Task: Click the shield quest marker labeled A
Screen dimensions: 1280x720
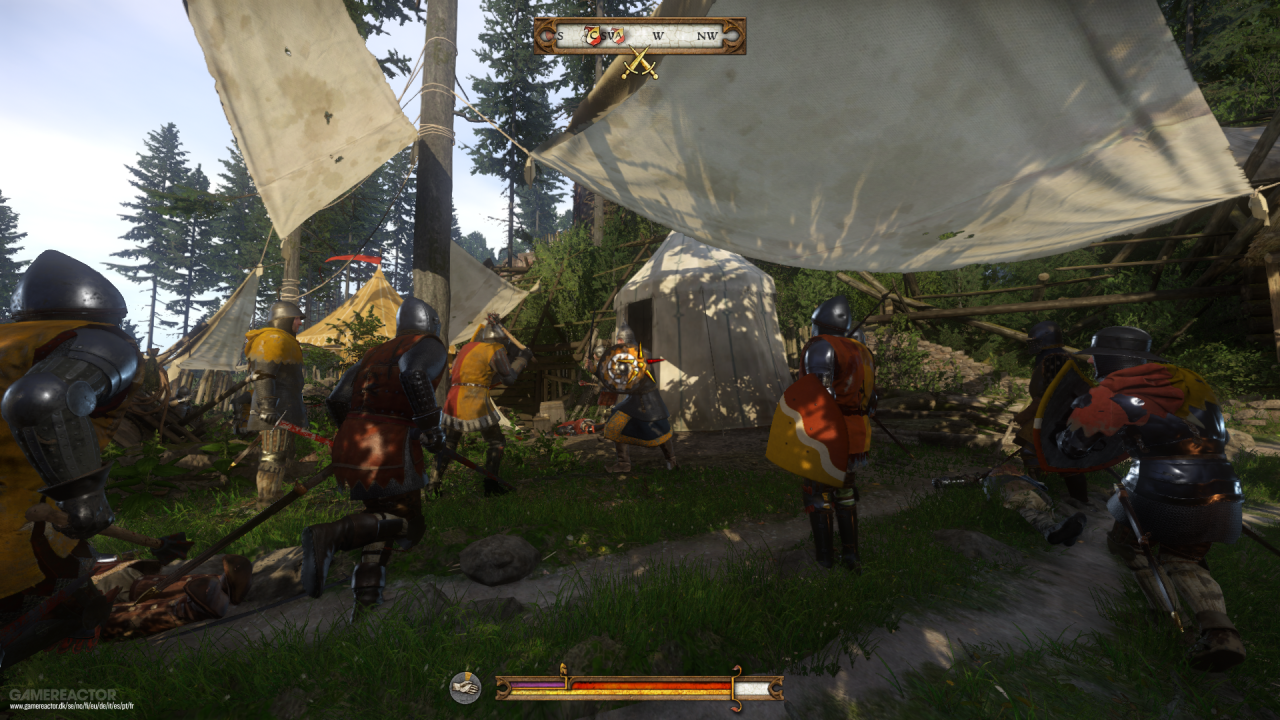Action: coord(617,36)
